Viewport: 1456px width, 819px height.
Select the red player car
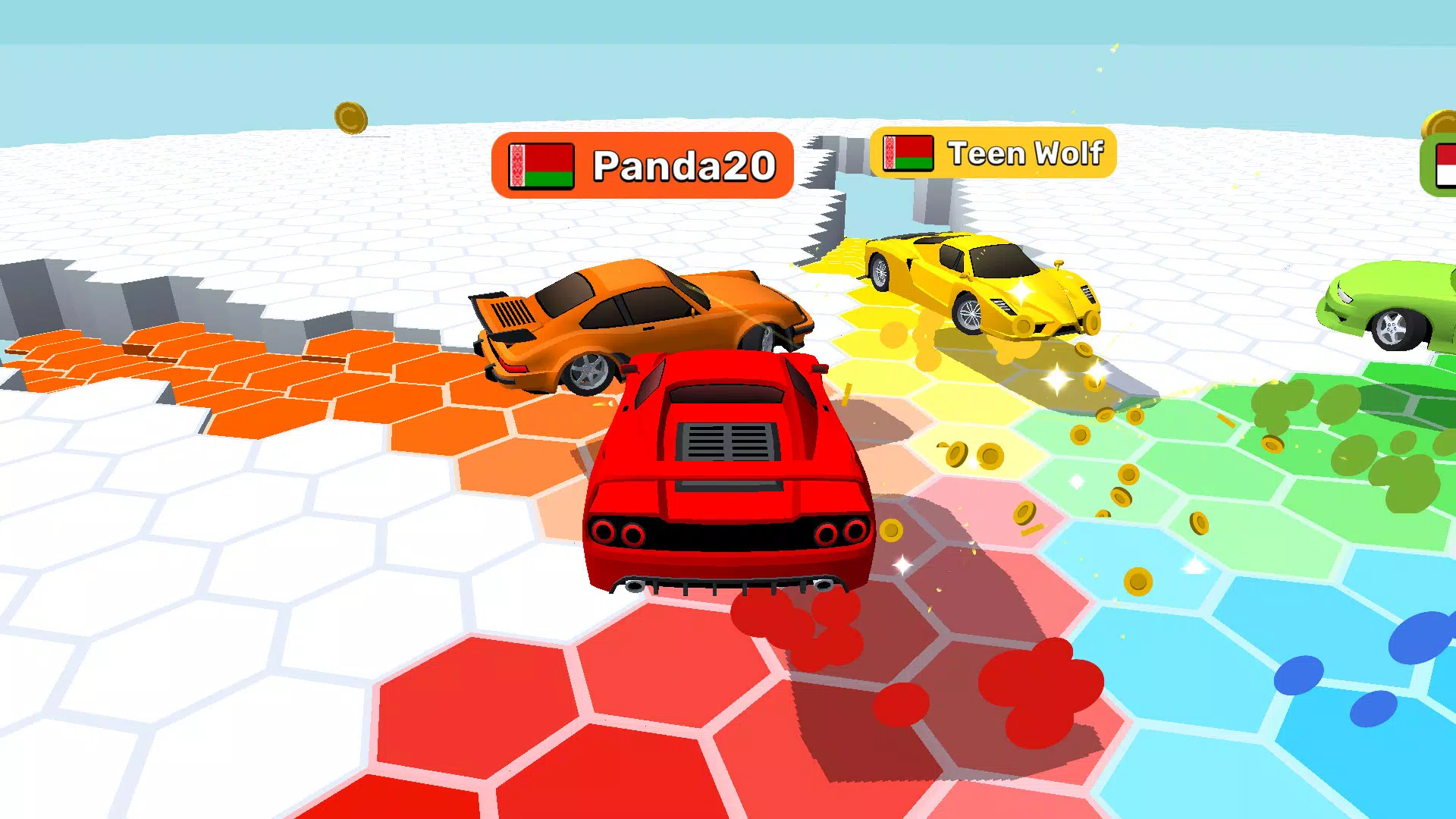click(728, 478)
